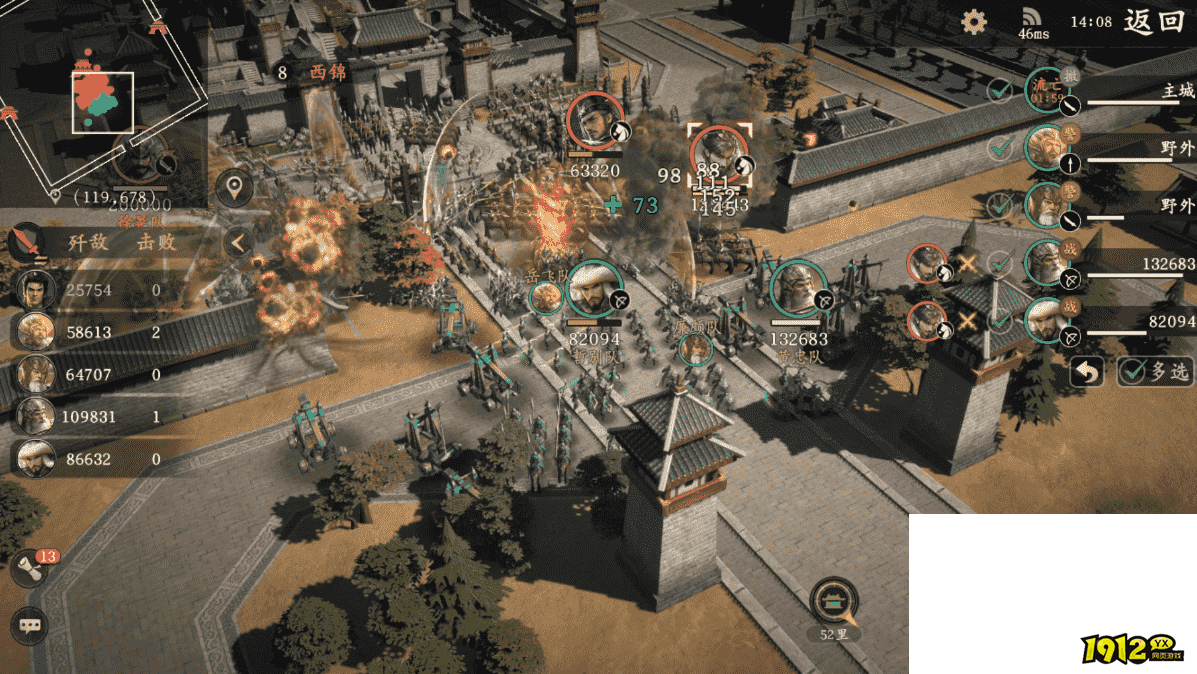Open settings with the gear icon
The image size is (1197, 674).
coord(974,22)
